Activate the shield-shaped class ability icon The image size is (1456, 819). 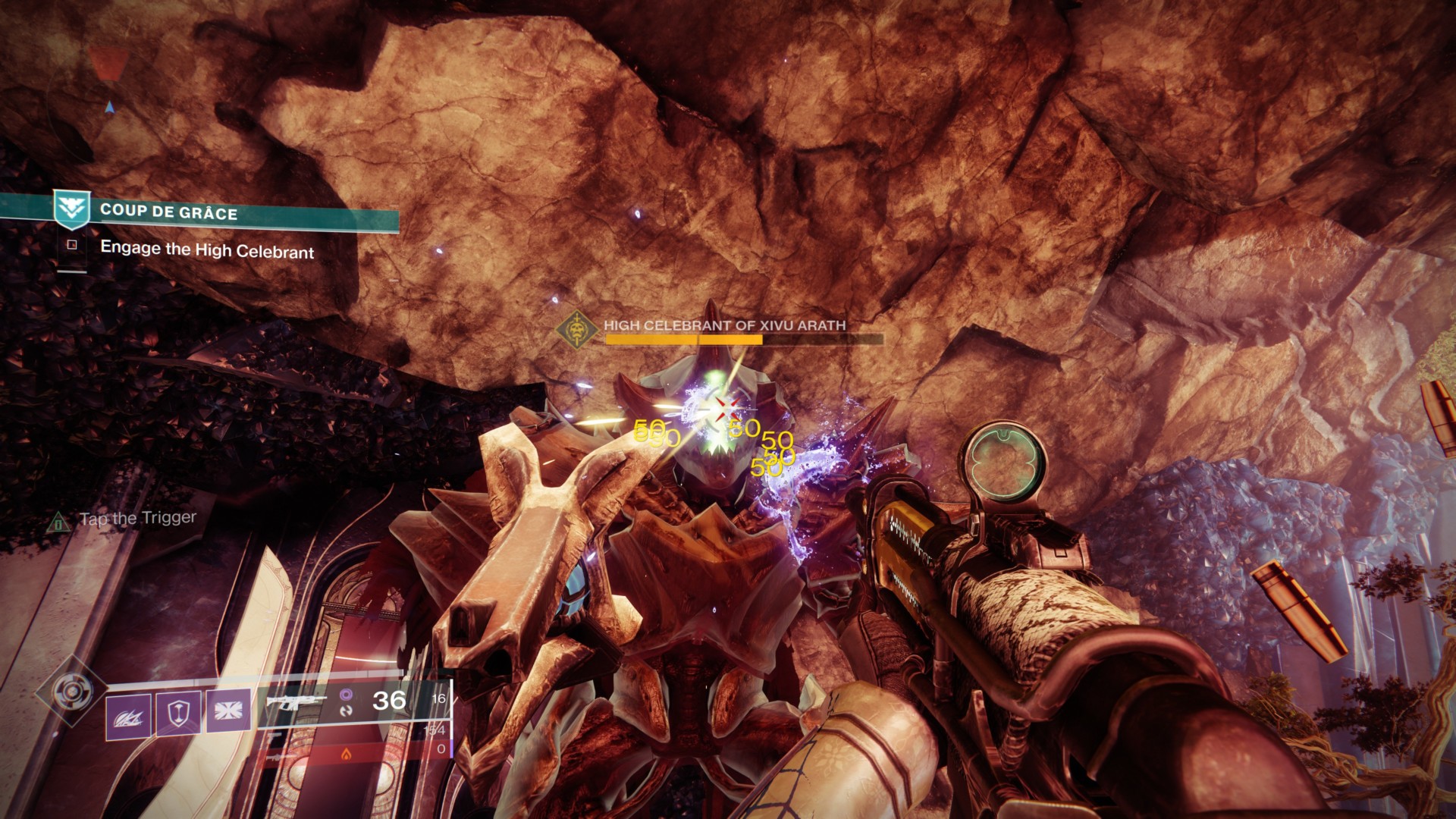pyautogui.click(x=178, y=713)
